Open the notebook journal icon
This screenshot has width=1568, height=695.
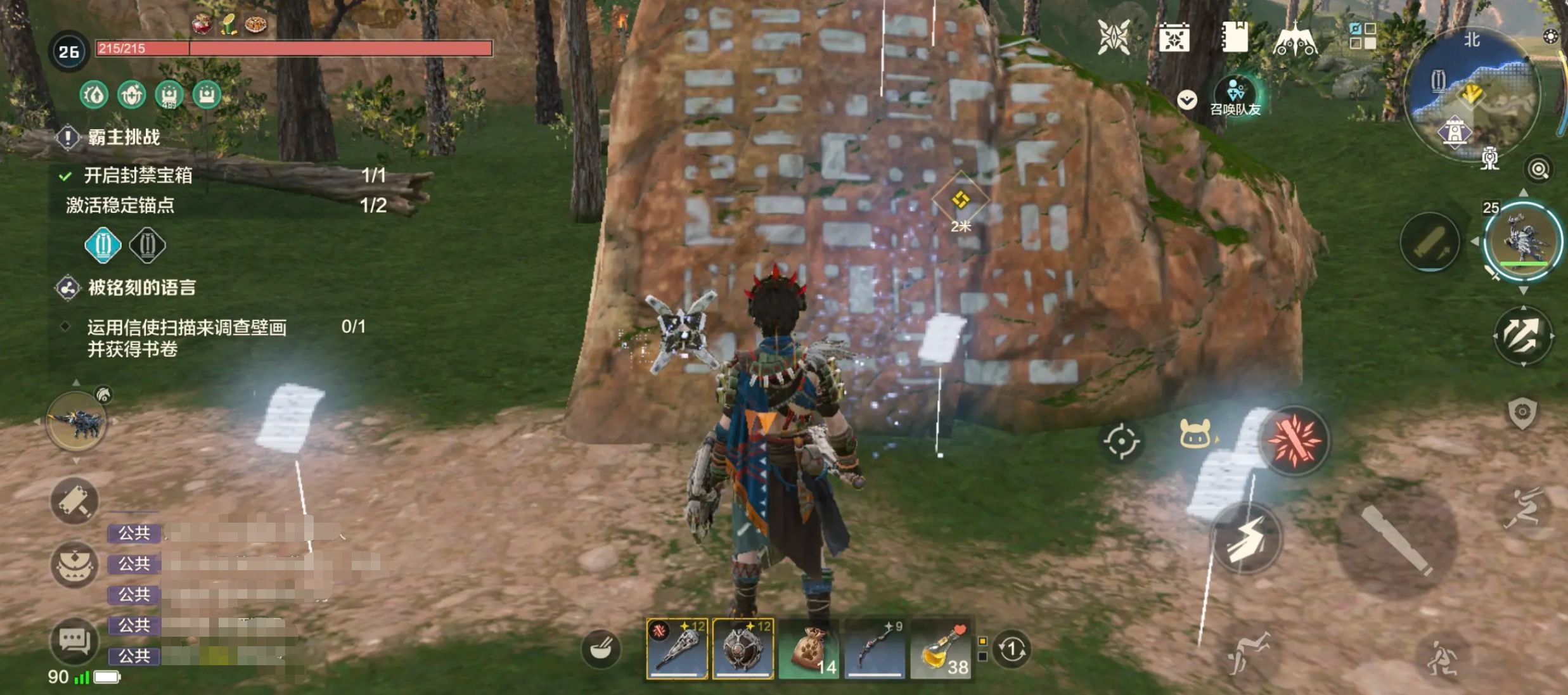click(1234, 37)
